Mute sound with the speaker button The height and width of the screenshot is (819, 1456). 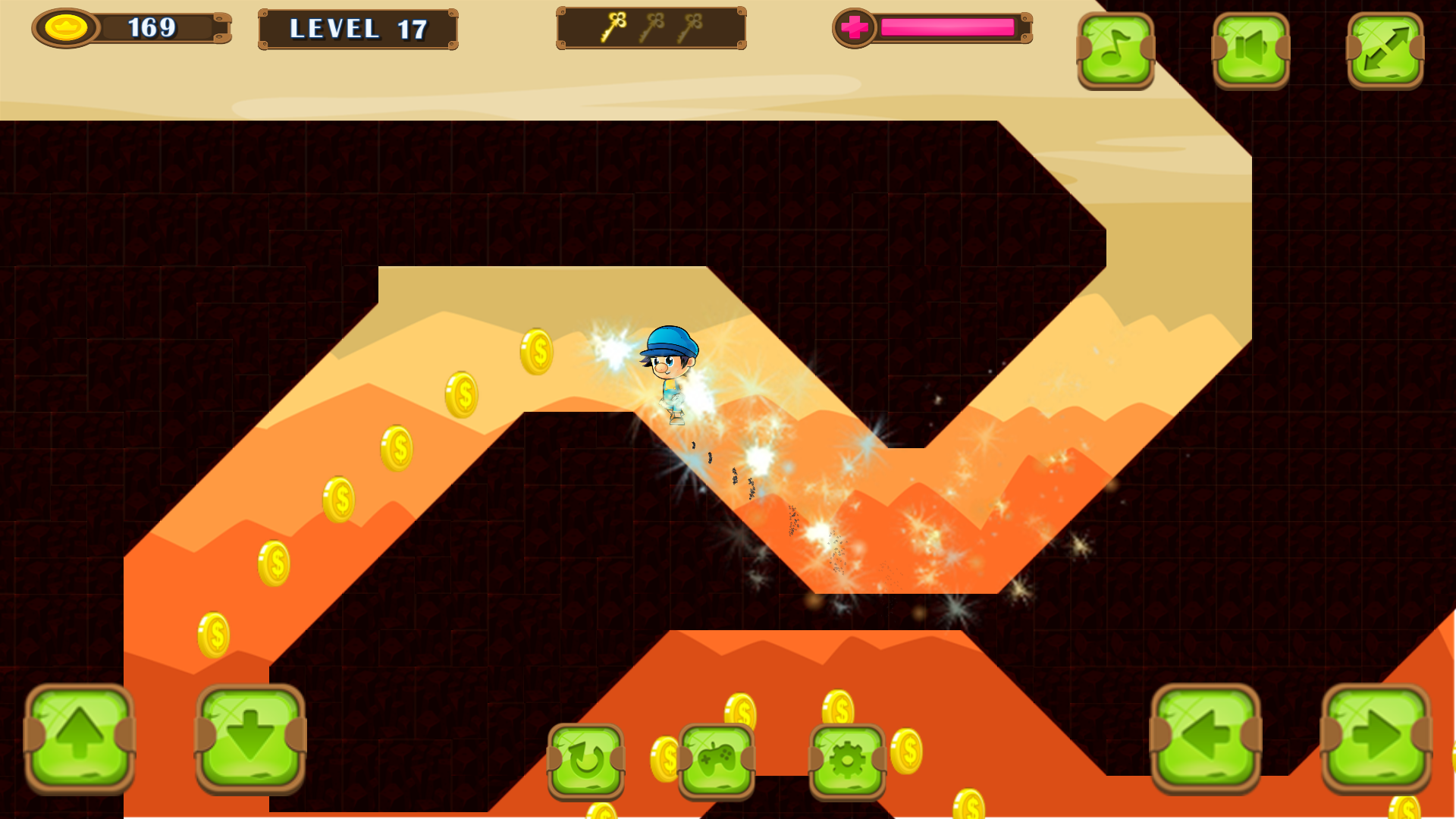click(x=1250, y=50)
